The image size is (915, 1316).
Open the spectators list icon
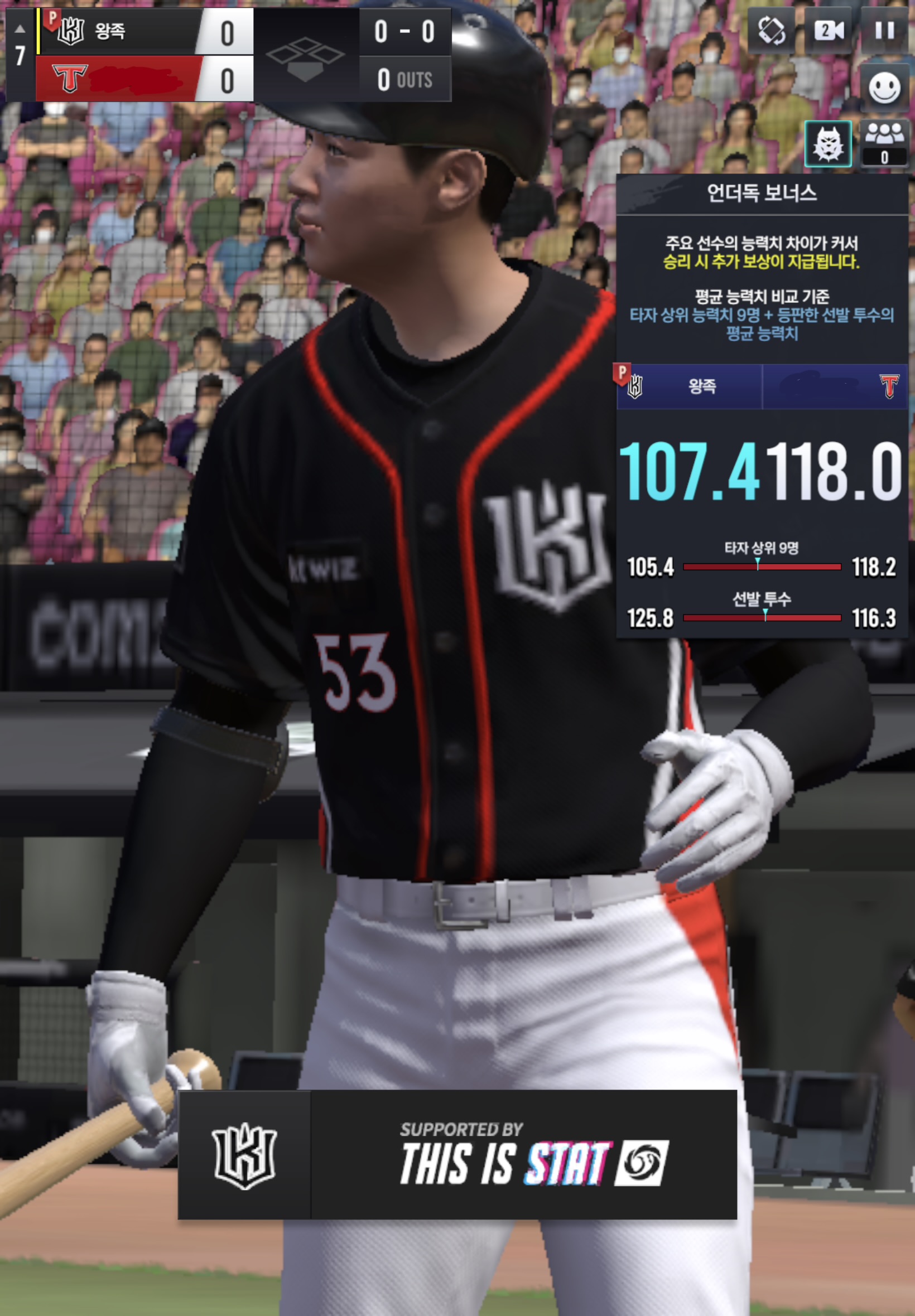(884, 143)
